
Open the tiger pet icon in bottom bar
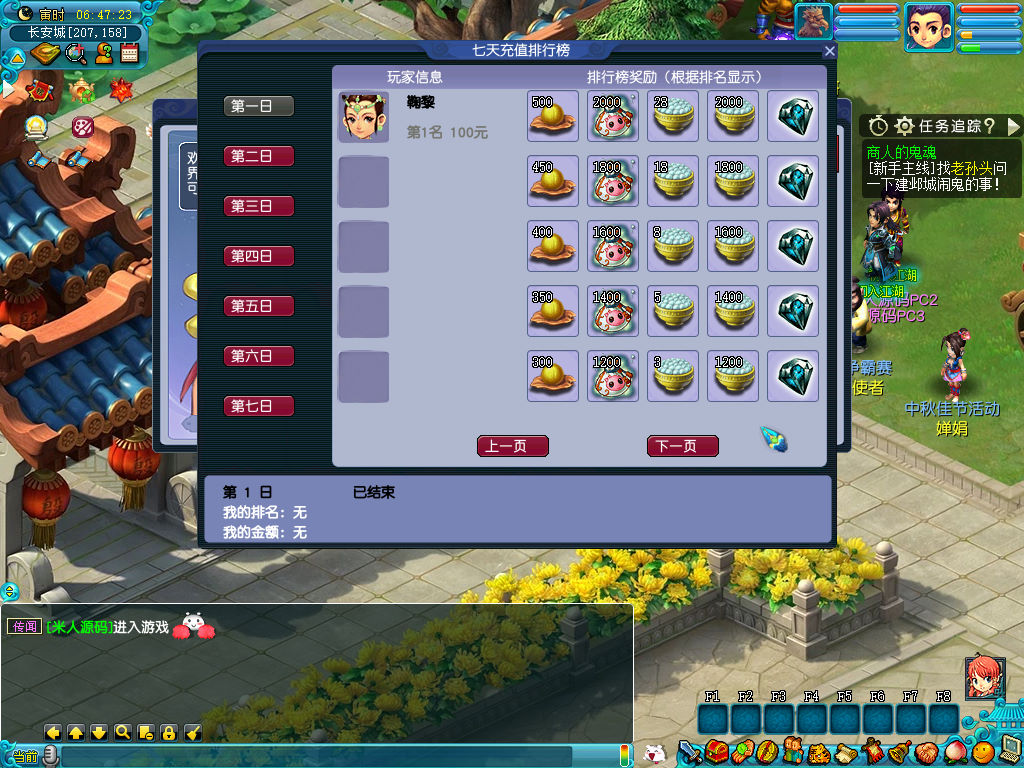click(817, 750)
